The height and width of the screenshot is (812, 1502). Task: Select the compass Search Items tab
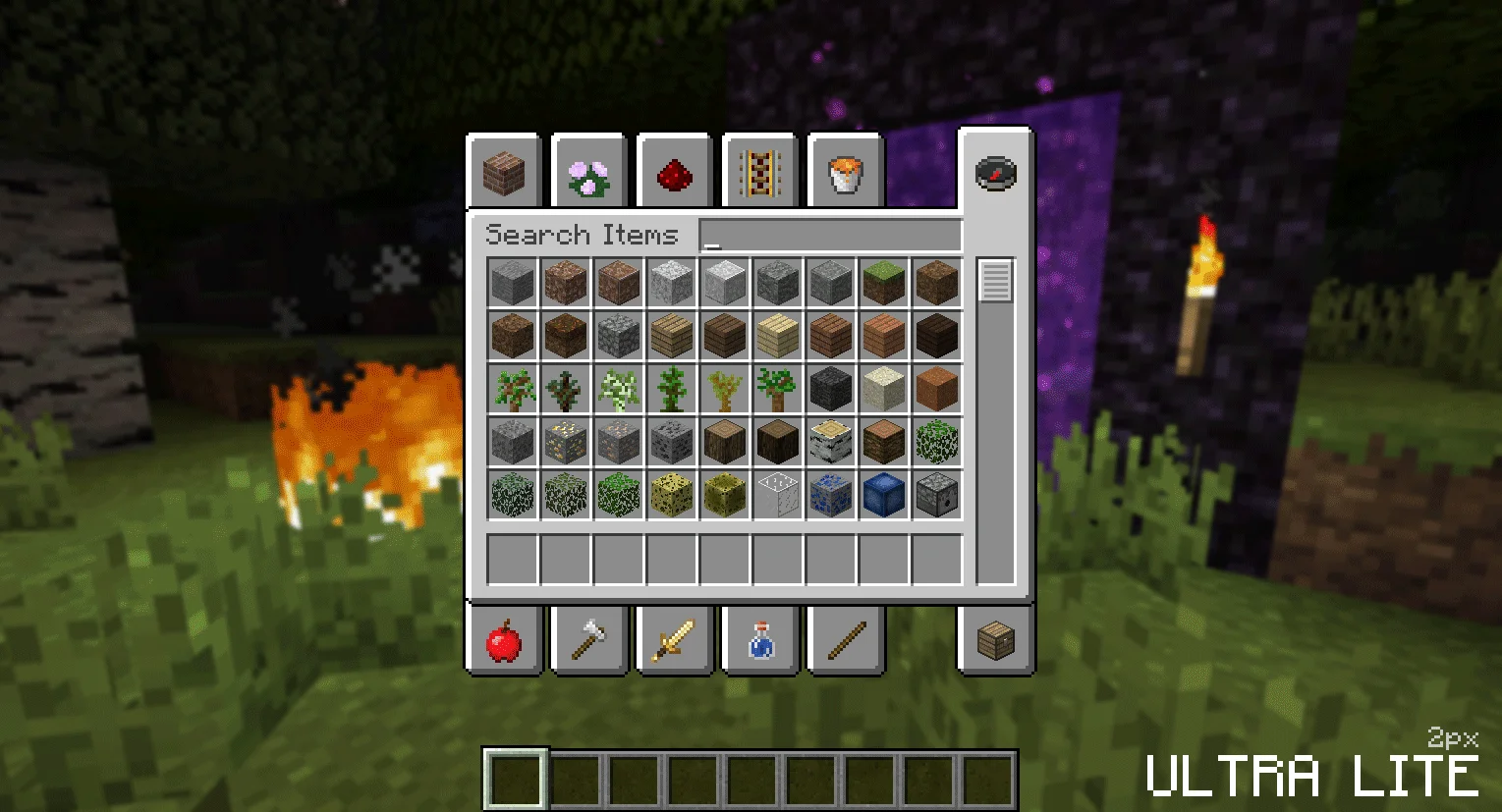pyautogui.click(x=995, y=173)
